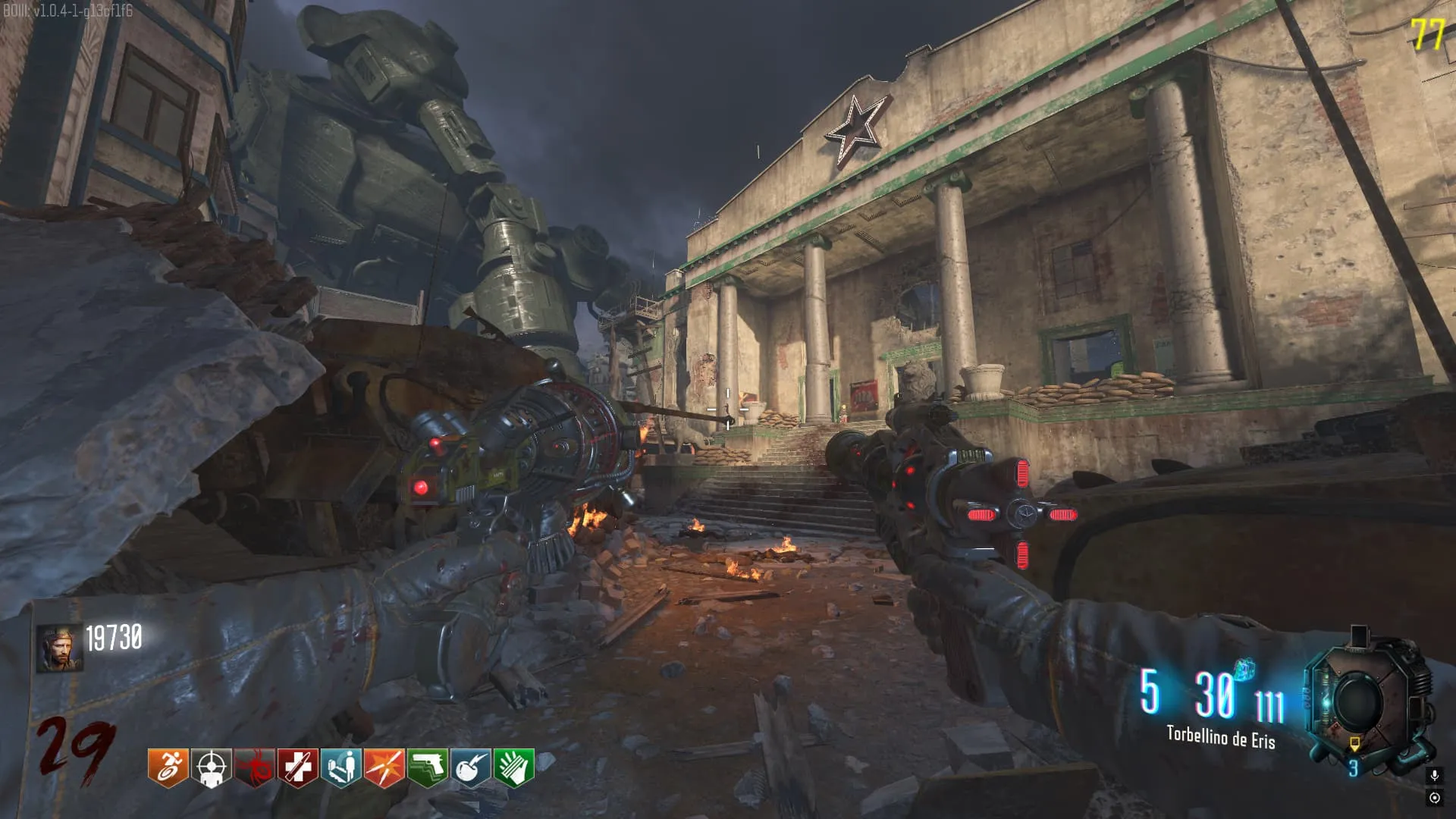Screen dimensions: 1456x819
Task: Select the Electric Cherry perk icon
Action: [471, 767]
